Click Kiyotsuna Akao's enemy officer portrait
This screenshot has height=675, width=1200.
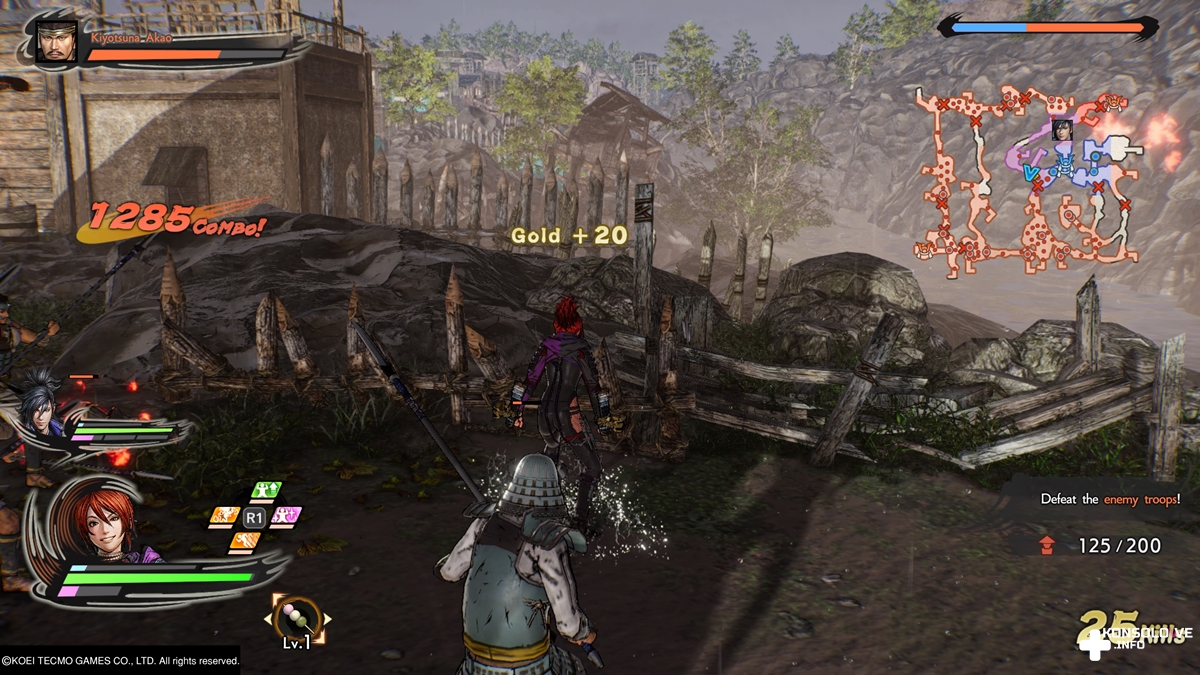click(x=57, y=43)
